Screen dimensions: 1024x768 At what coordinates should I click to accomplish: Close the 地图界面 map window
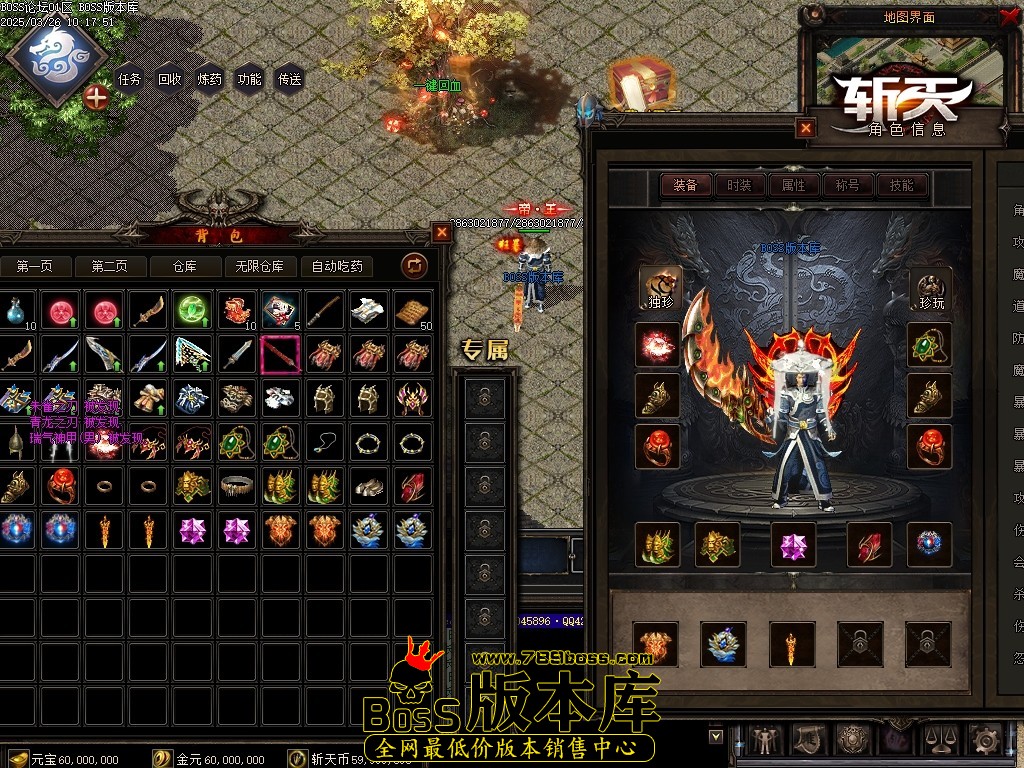(1006, 16)
